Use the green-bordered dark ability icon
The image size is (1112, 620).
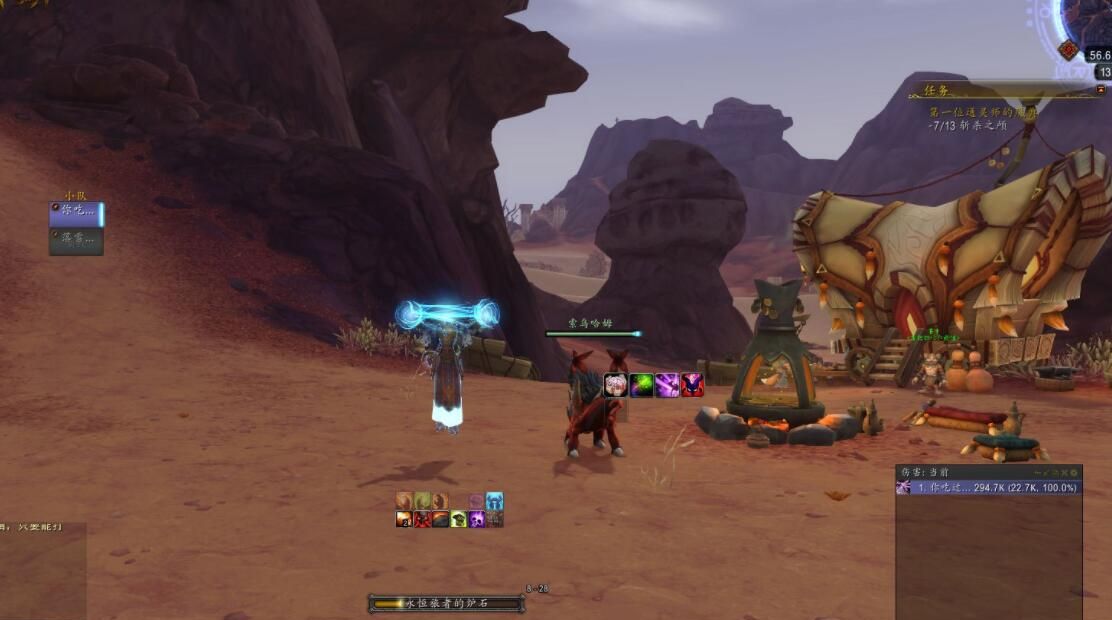459,519
